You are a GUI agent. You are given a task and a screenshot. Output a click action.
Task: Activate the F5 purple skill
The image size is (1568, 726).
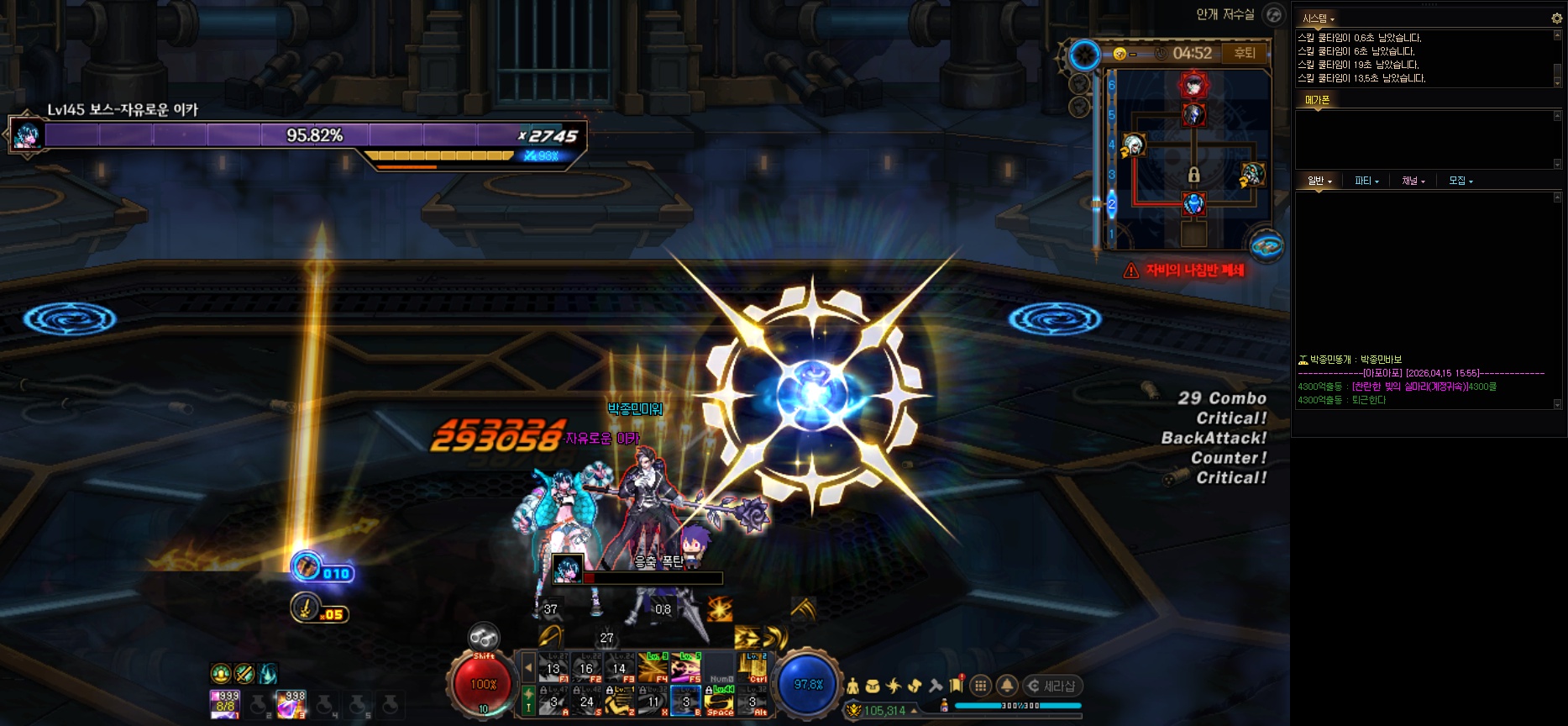tap(685, 668)
